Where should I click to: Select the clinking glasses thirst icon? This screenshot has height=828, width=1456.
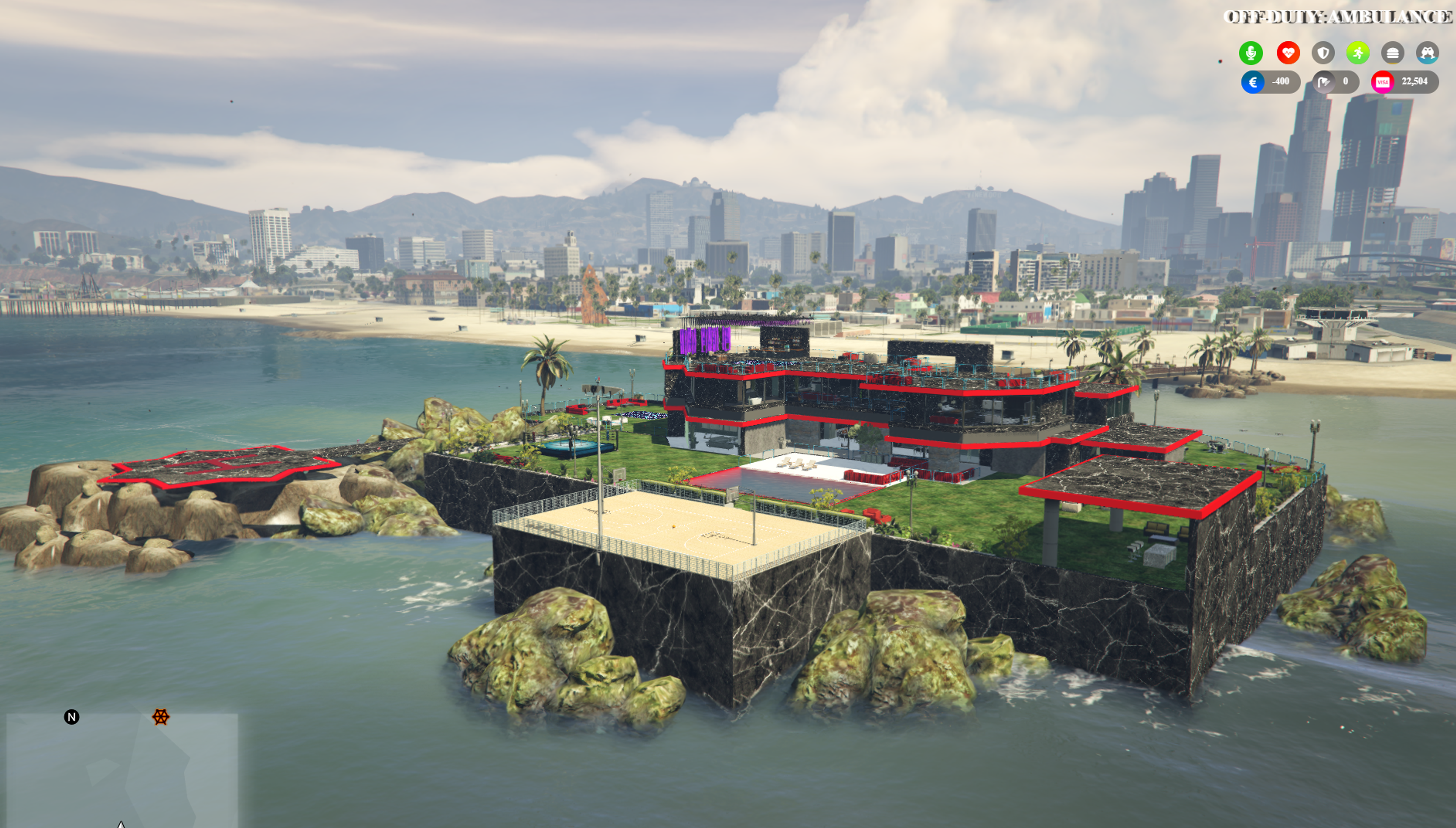pyautogui.click(x=1427, y=53)
